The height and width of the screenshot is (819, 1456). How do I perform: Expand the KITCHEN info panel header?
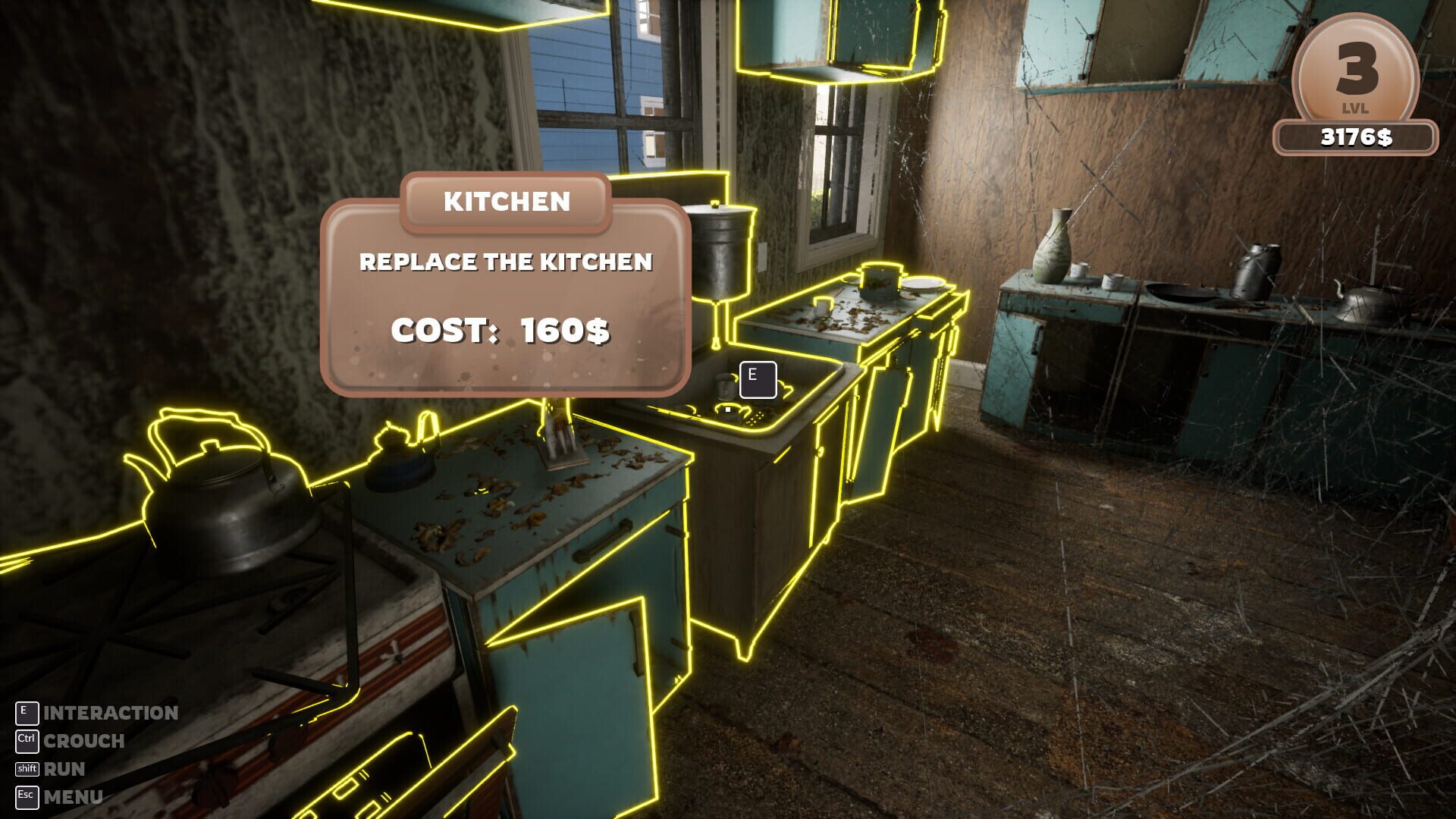tap(507, 201)
